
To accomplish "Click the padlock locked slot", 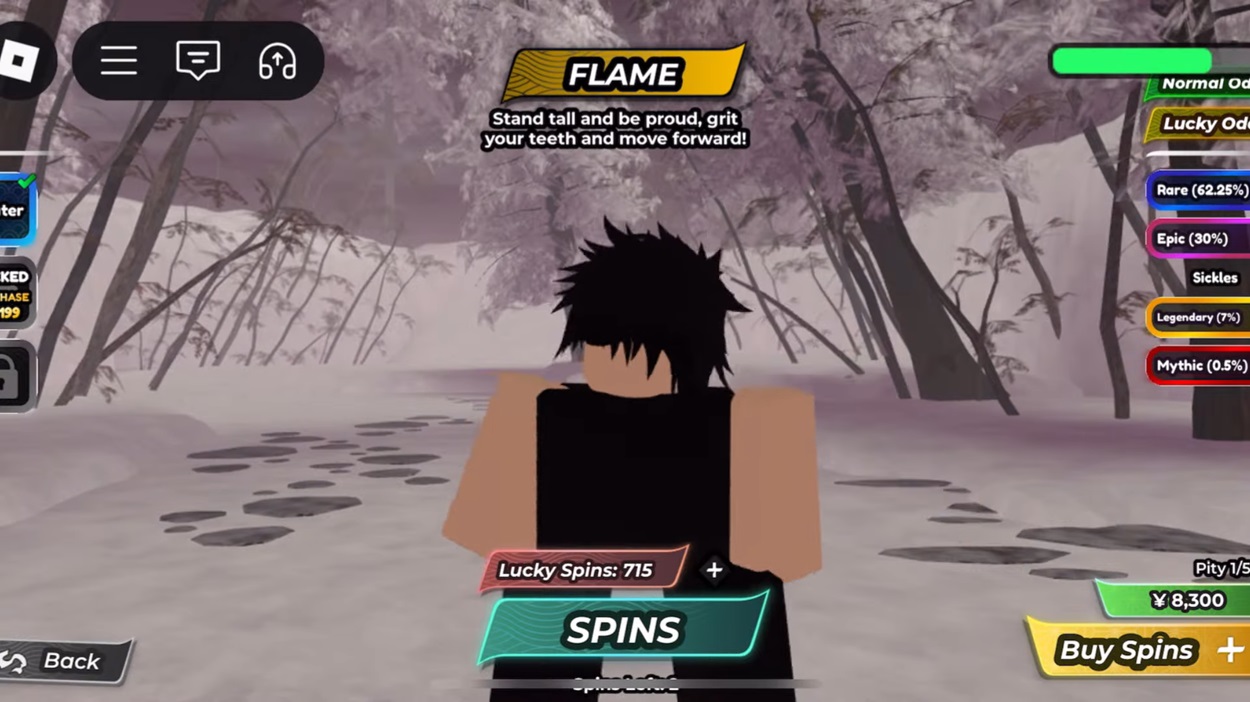I will (x=15, y=377).
